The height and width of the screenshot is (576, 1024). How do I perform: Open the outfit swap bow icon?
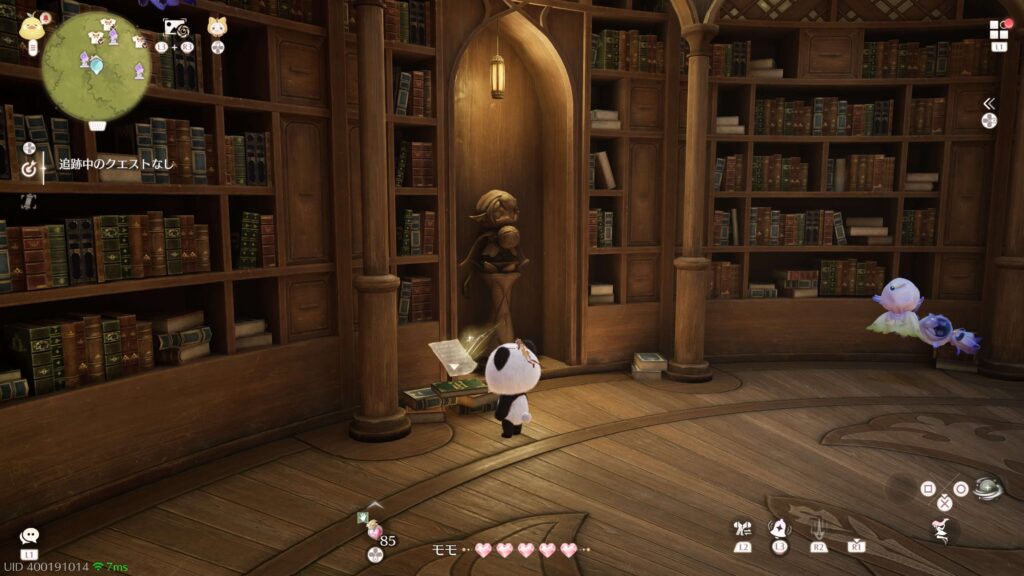[742, 528]
